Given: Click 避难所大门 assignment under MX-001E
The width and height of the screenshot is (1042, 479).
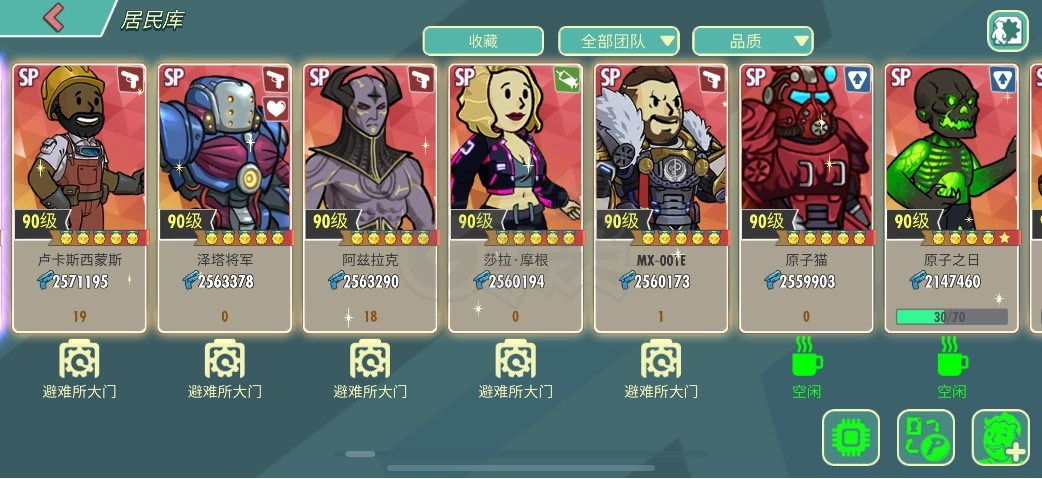Looking at the screenshot, I should (x=661, y=369).
